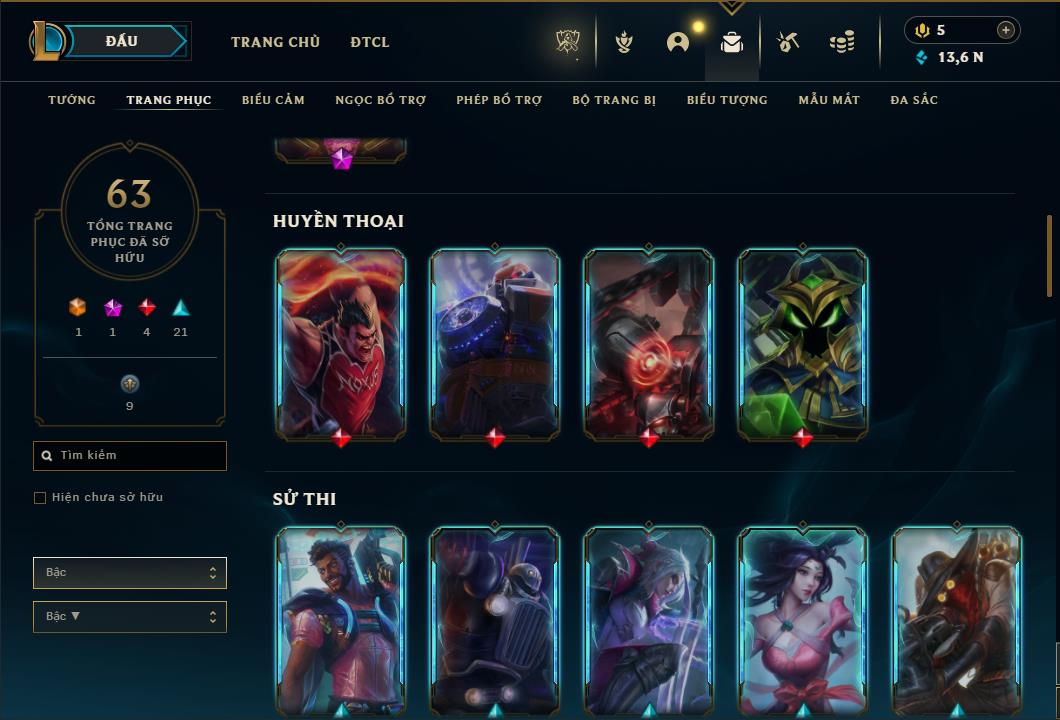The width and height of the screenshot is (1060, 720).
Task: Switch to the NGỌC BỔ TRỢ tab
Action: 380,100
